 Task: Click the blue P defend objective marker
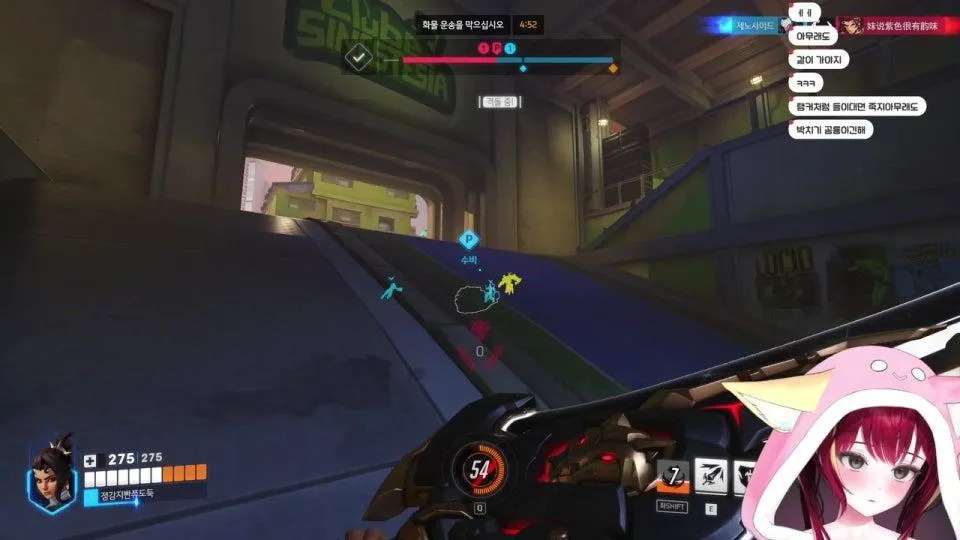pyautogui.click(x=467, y=240)
